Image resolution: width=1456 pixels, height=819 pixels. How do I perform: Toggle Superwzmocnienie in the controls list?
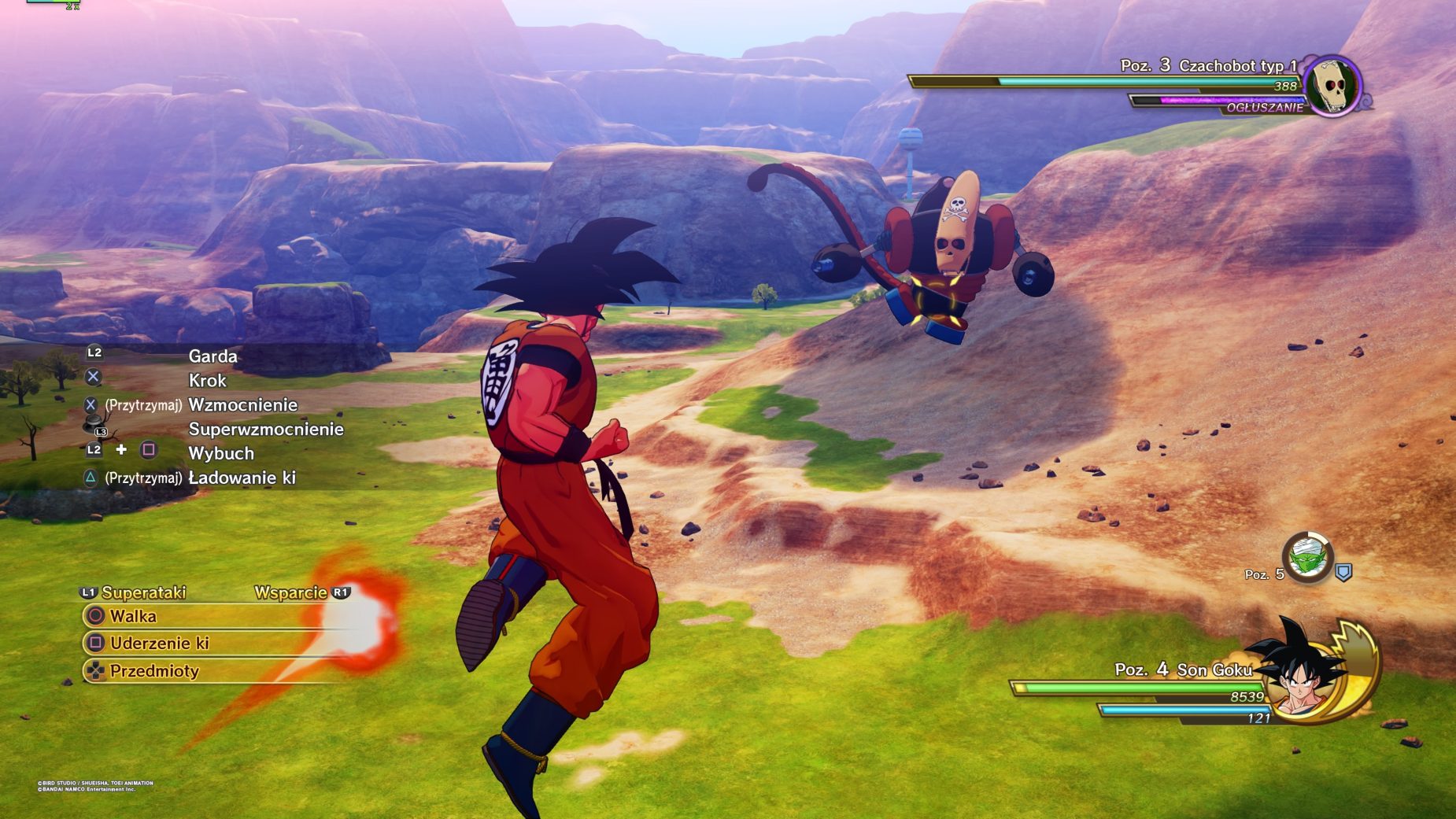click(264, 430)
